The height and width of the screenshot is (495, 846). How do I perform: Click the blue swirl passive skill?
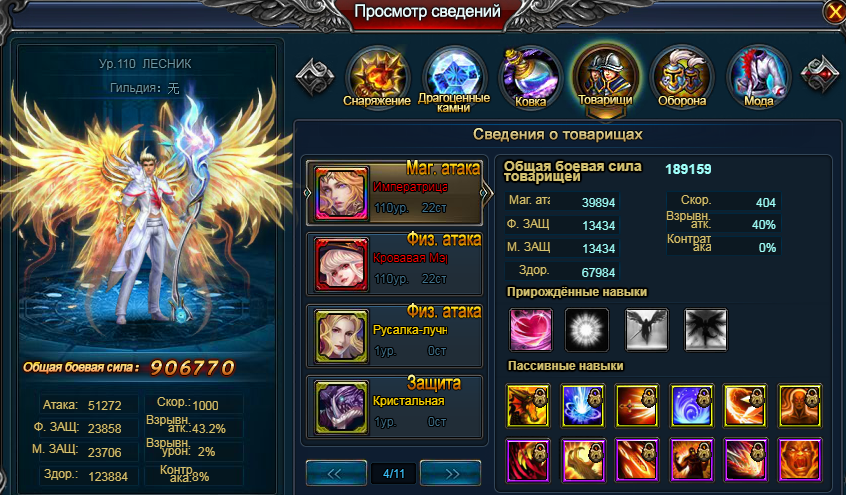[x=692, y=403]
